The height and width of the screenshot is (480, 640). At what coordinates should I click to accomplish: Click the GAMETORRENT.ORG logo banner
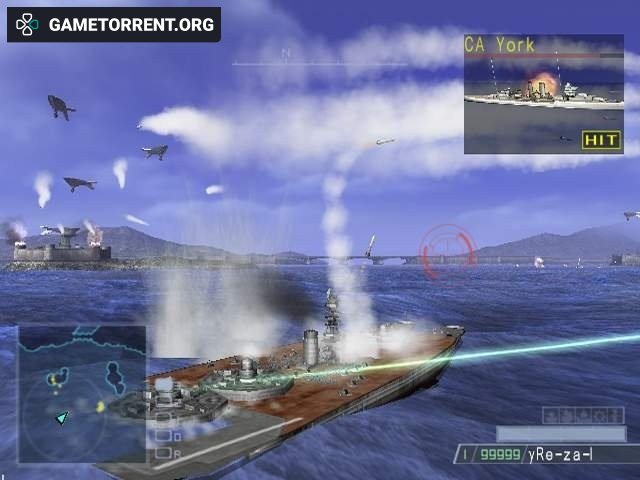(114, 25)
